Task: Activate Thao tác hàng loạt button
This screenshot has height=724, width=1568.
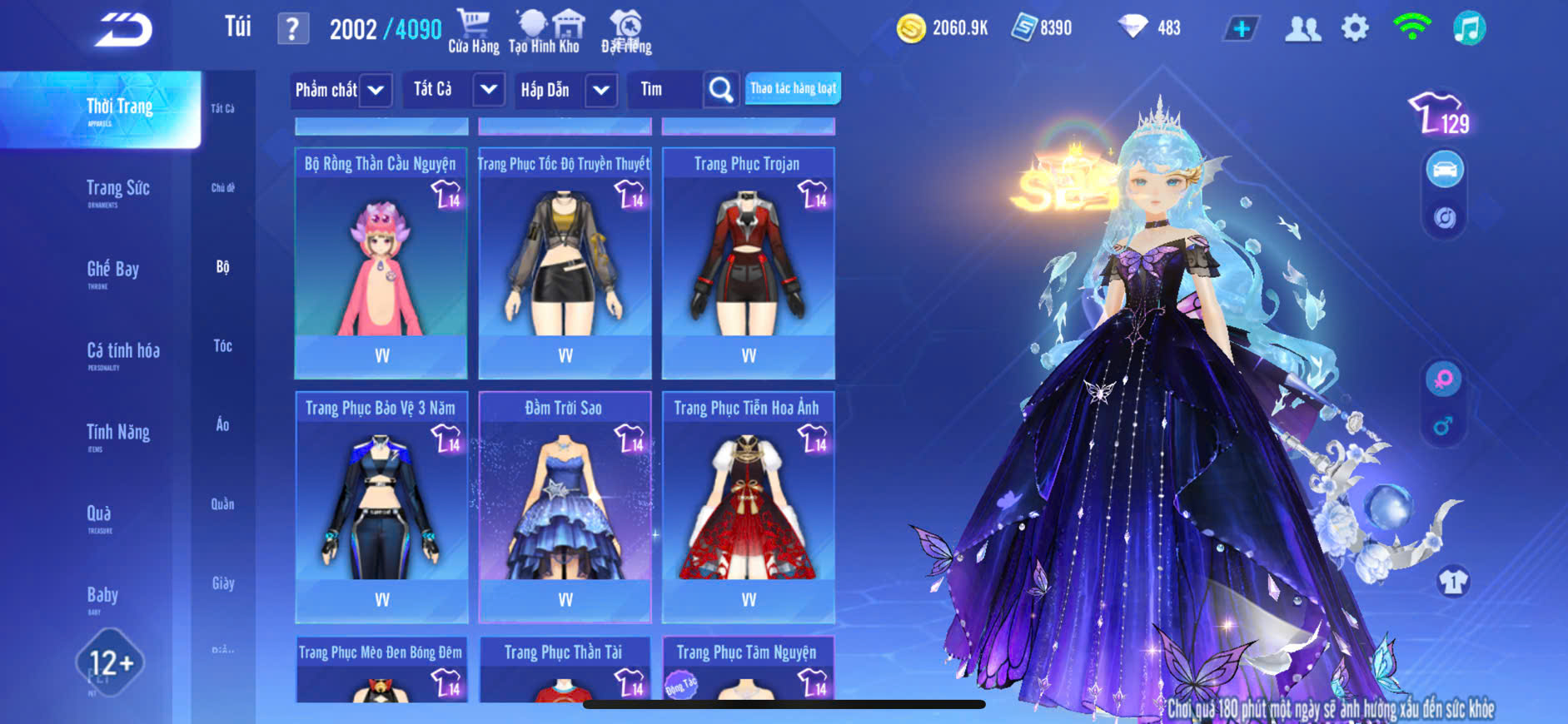Action: pos(793,88)
